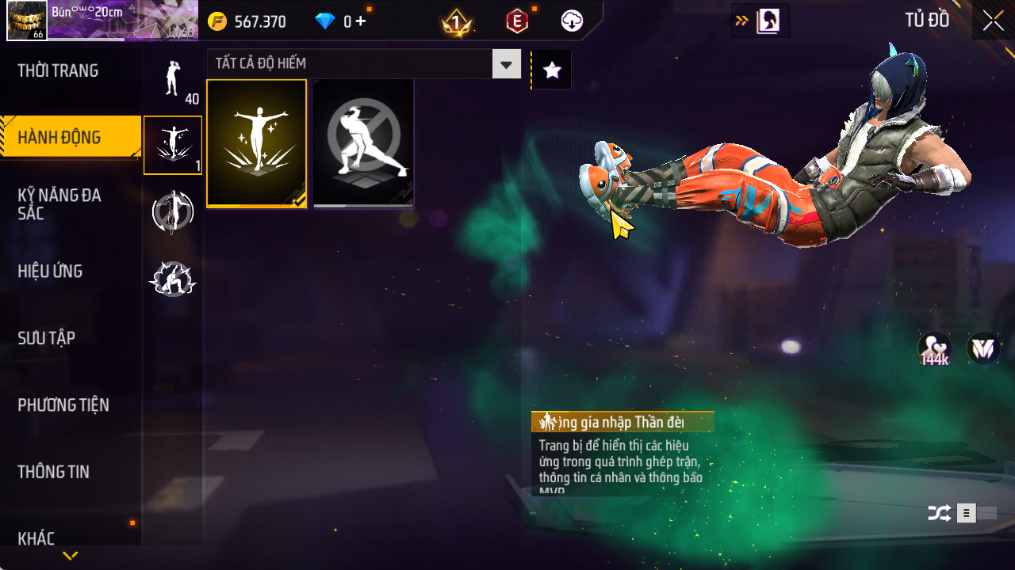1015x570 pixels.
Task: Open the Sưu Tập section
Action: 46,338
